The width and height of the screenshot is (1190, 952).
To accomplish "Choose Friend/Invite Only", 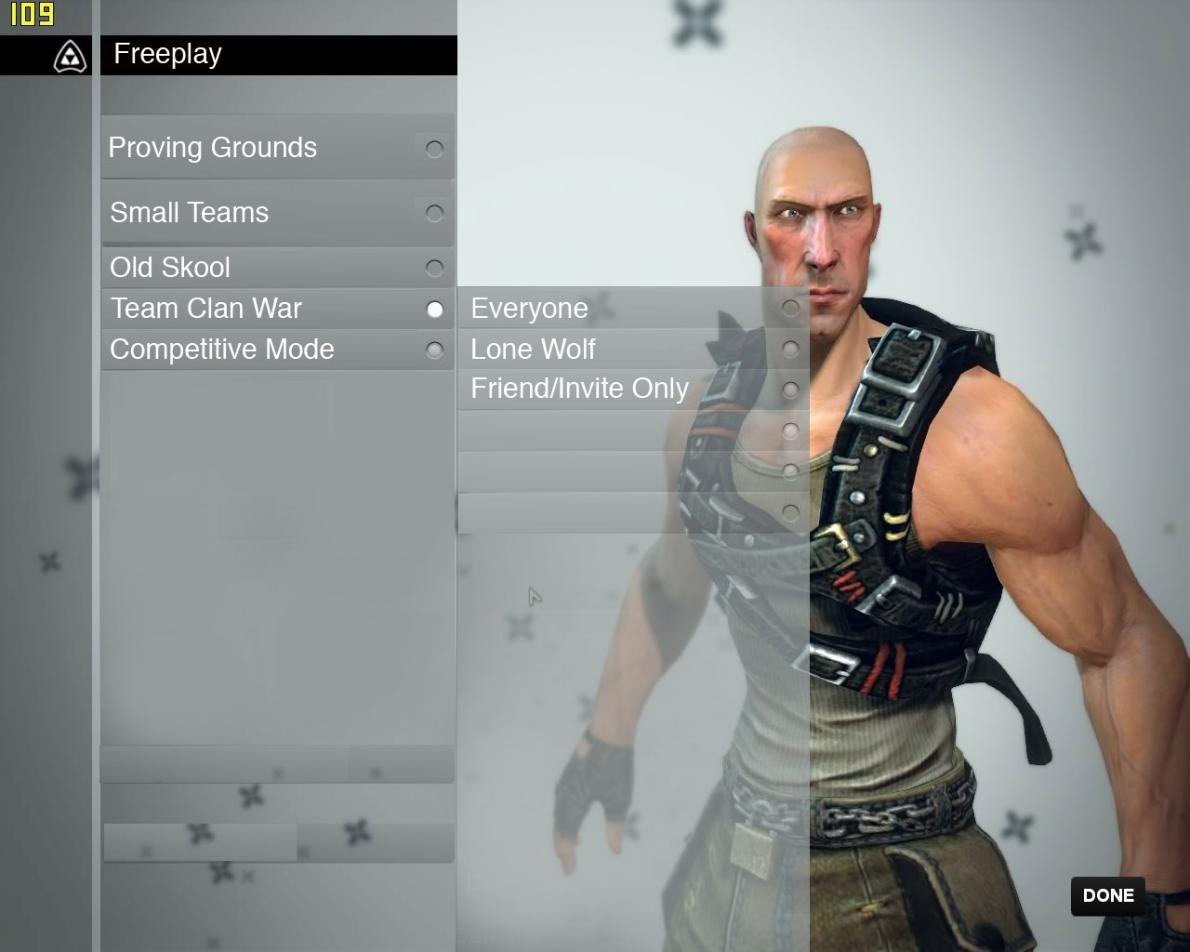I will (632, 389).
